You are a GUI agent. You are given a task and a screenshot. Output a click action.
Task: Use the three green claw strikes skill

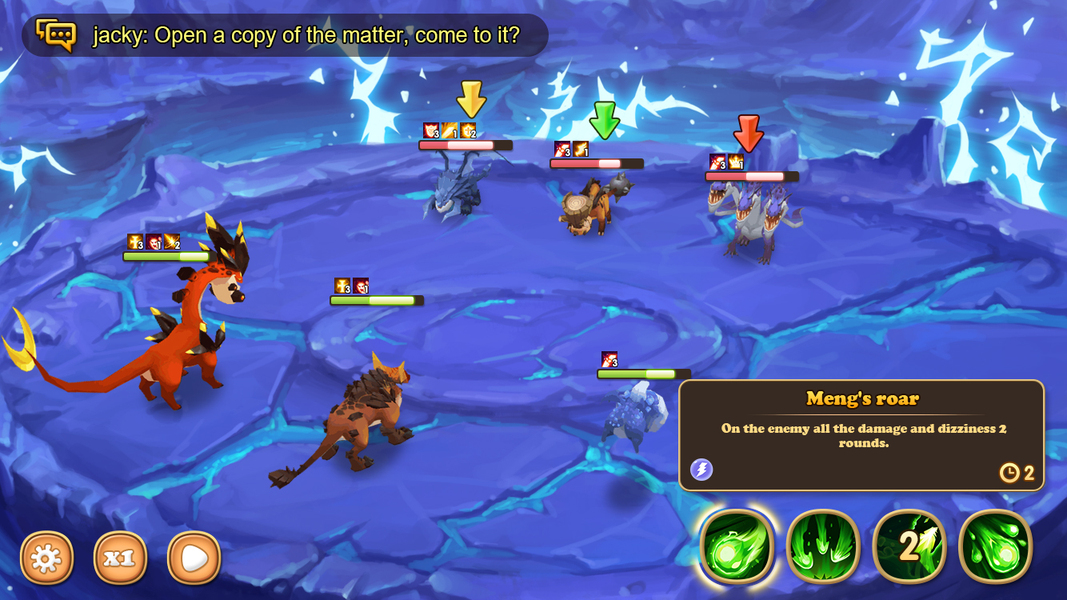[823, 546]
